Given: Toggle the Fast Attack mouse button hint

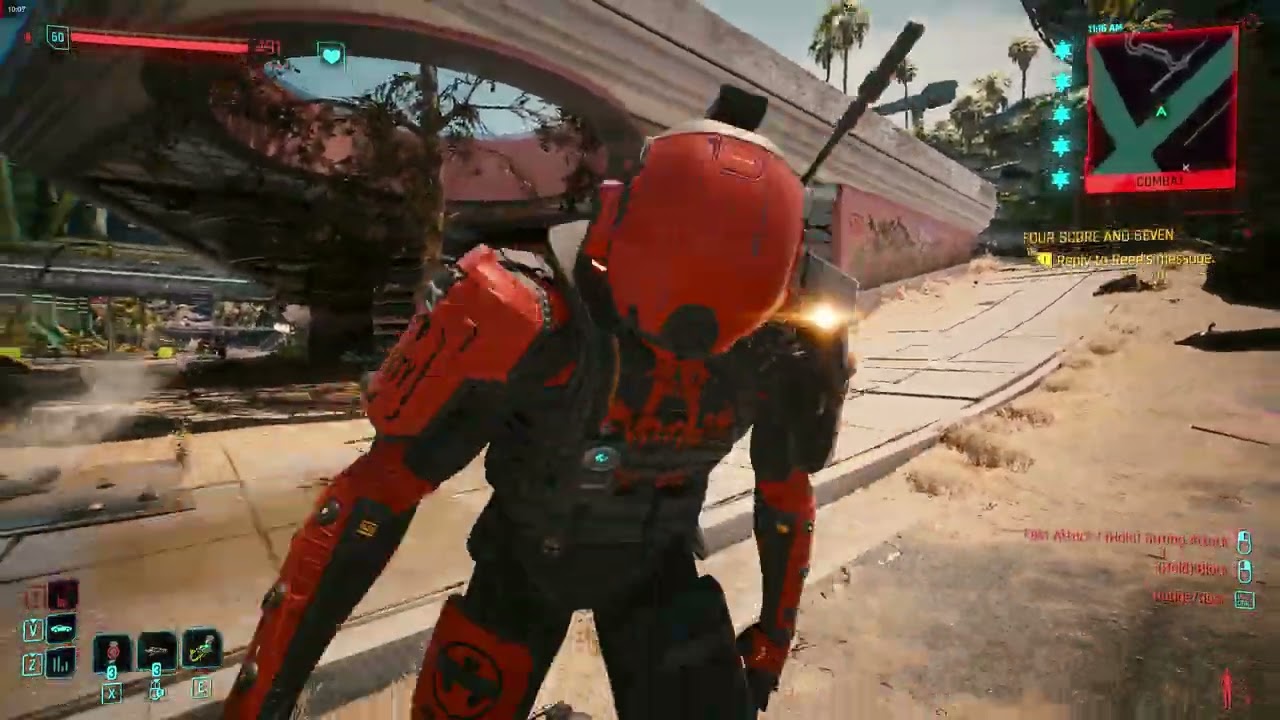Looking at the screenshot, I should [1243, 540].
